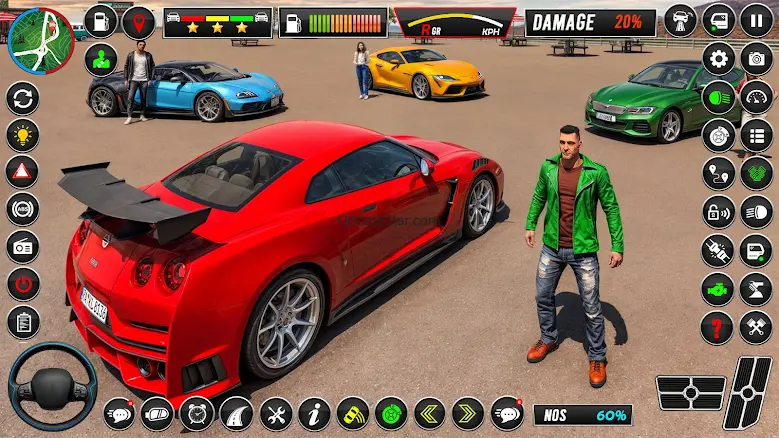Activate the left turn signal arrows
Image resolution: width=779 pixels, height=438 pixels.
[x=430, y=412]
